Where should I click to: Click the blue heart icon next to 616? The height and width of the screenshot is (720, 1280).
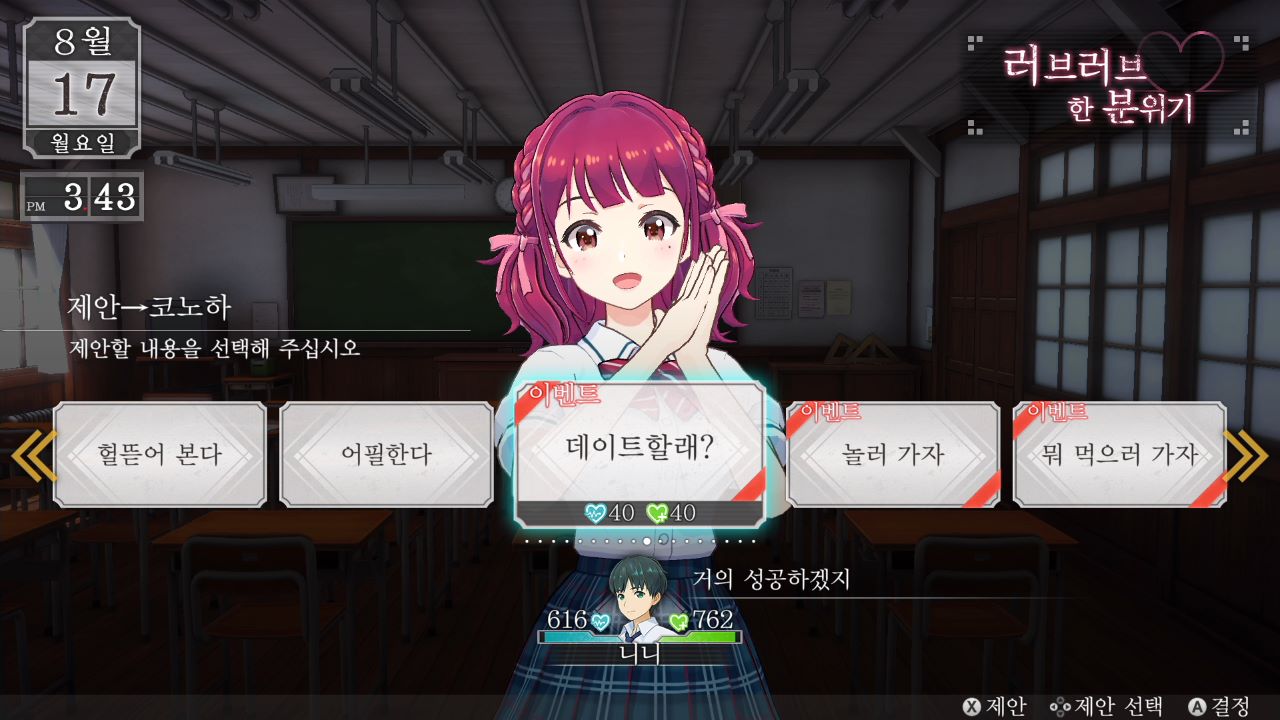(x=601, y=621)
